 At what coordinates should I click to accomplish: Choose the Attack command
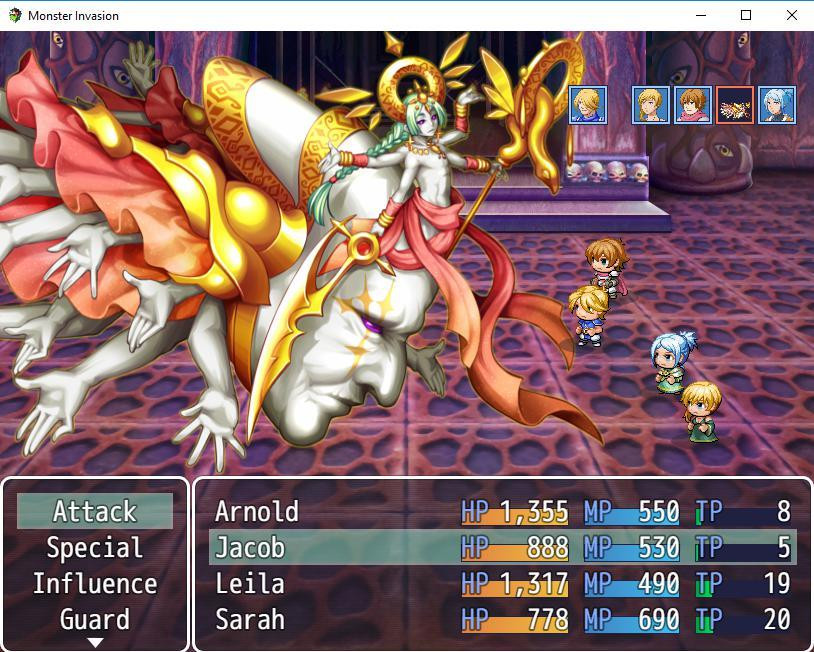(x=95, y=512)
